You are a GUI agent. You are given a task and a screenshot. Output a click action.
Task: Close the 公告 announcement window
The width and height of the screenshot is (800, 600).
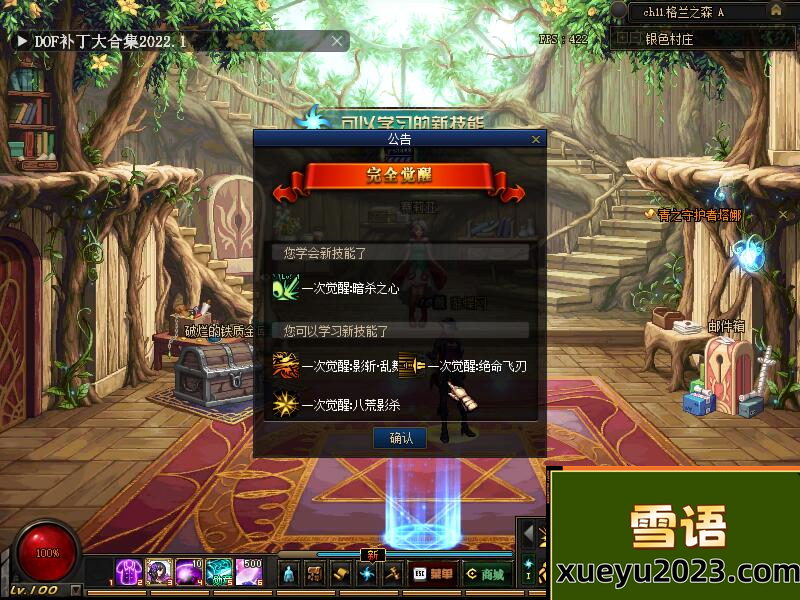click(537, 140)
